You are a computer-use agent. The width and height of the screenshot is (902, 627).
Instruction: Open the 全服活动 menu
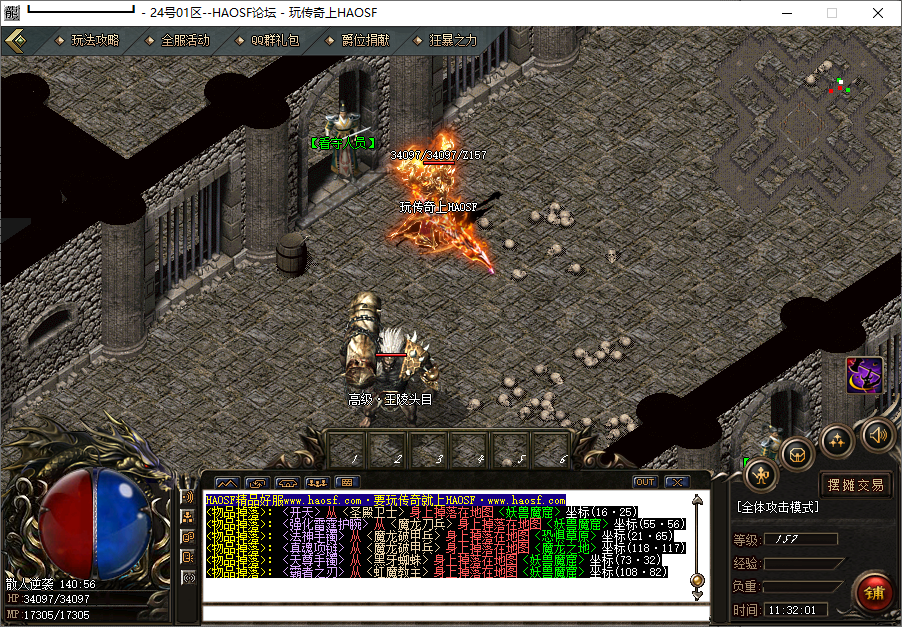(185, 41)
